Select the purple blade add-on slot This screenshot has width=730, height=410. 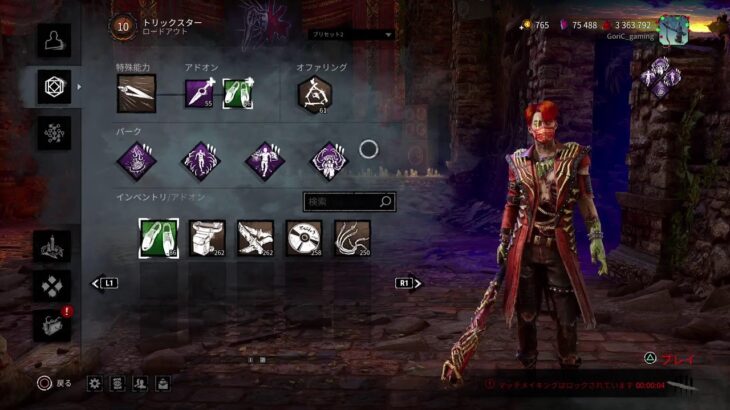(199, 93)
